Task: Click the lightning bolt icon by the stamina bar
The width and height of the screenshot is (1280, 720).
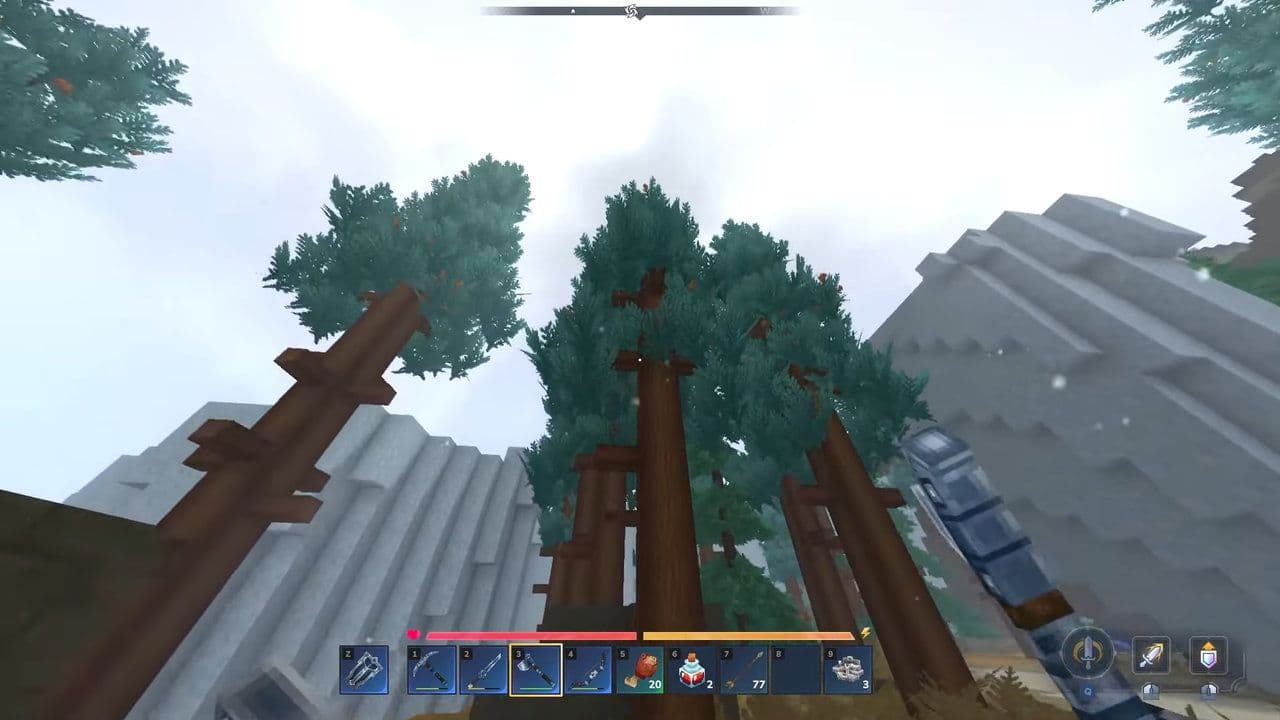Action: (x=867, y=633)
